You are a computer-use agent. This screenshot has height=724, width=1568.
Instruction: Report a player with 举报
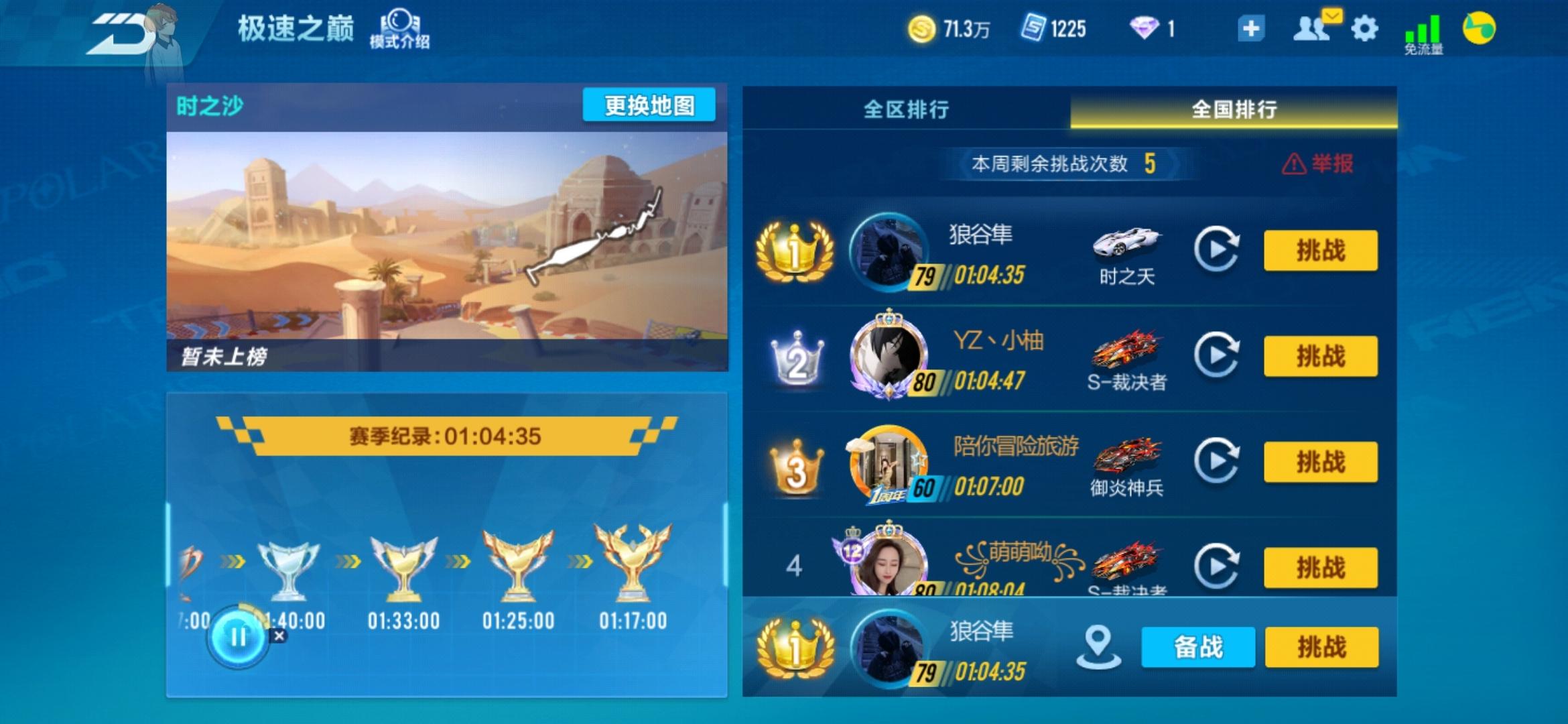pos(1318,164)
